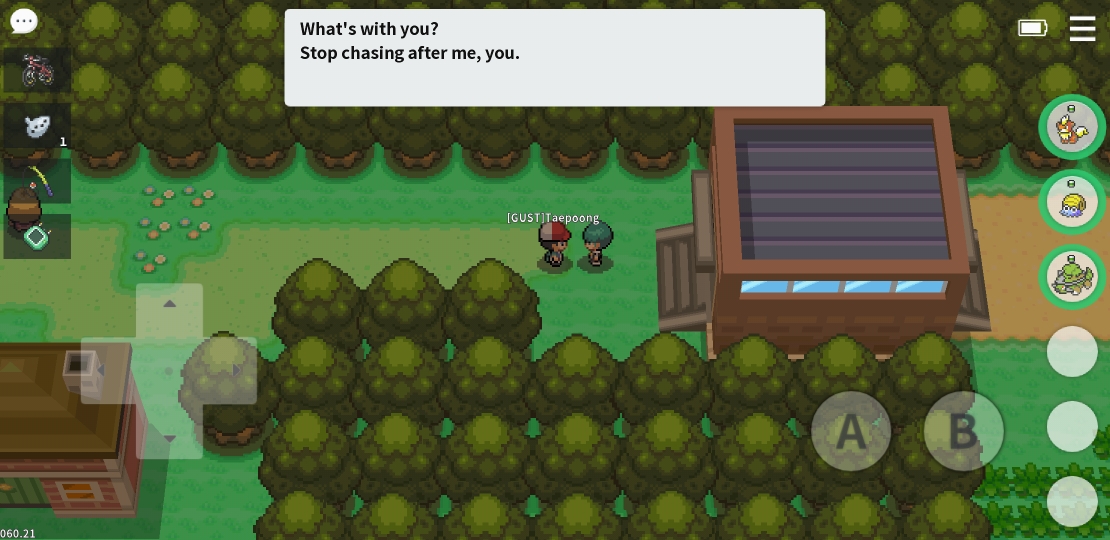Viewport: 1110px width, 540px height.
Task: Tap the D-pad right arrow
Action: pyautogui.click(x=236, y=371)
